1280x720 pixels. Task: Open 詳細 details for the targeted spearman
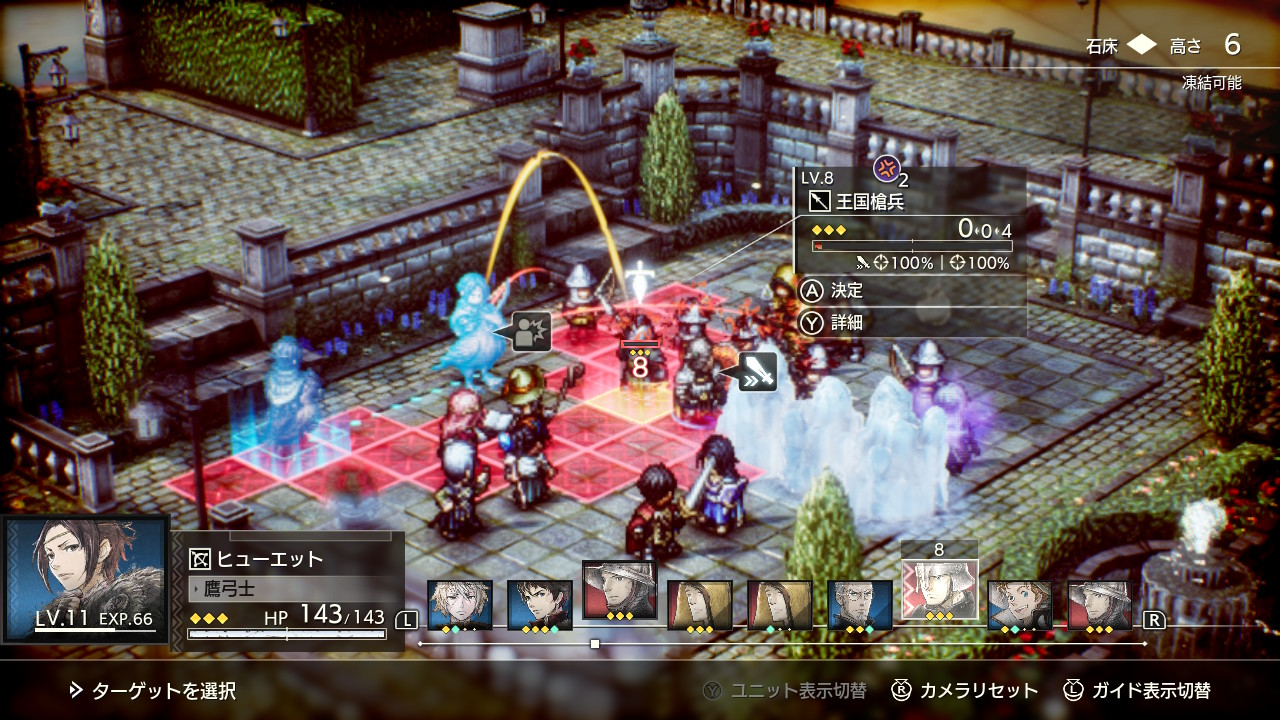click(x=845, y=322)
